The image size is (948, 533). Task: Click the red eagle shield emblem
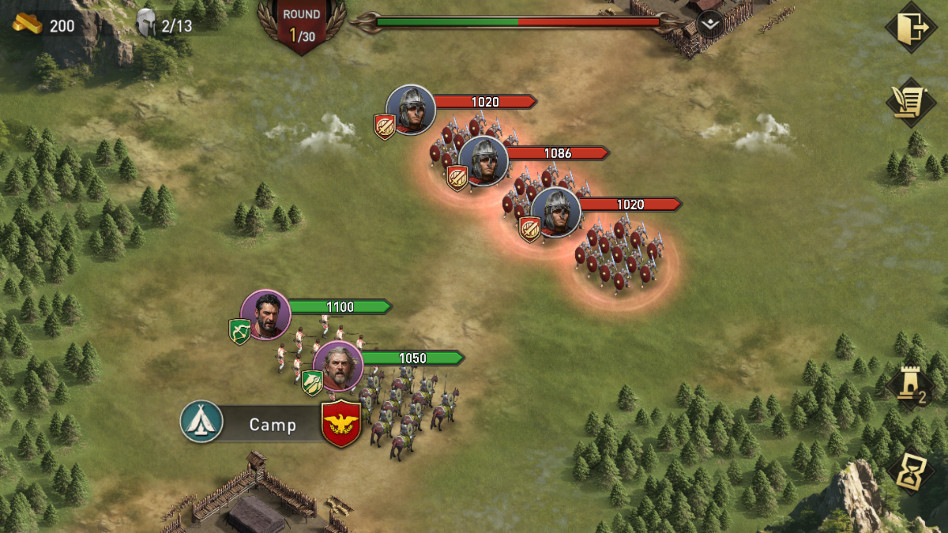(x=341, y=423)
